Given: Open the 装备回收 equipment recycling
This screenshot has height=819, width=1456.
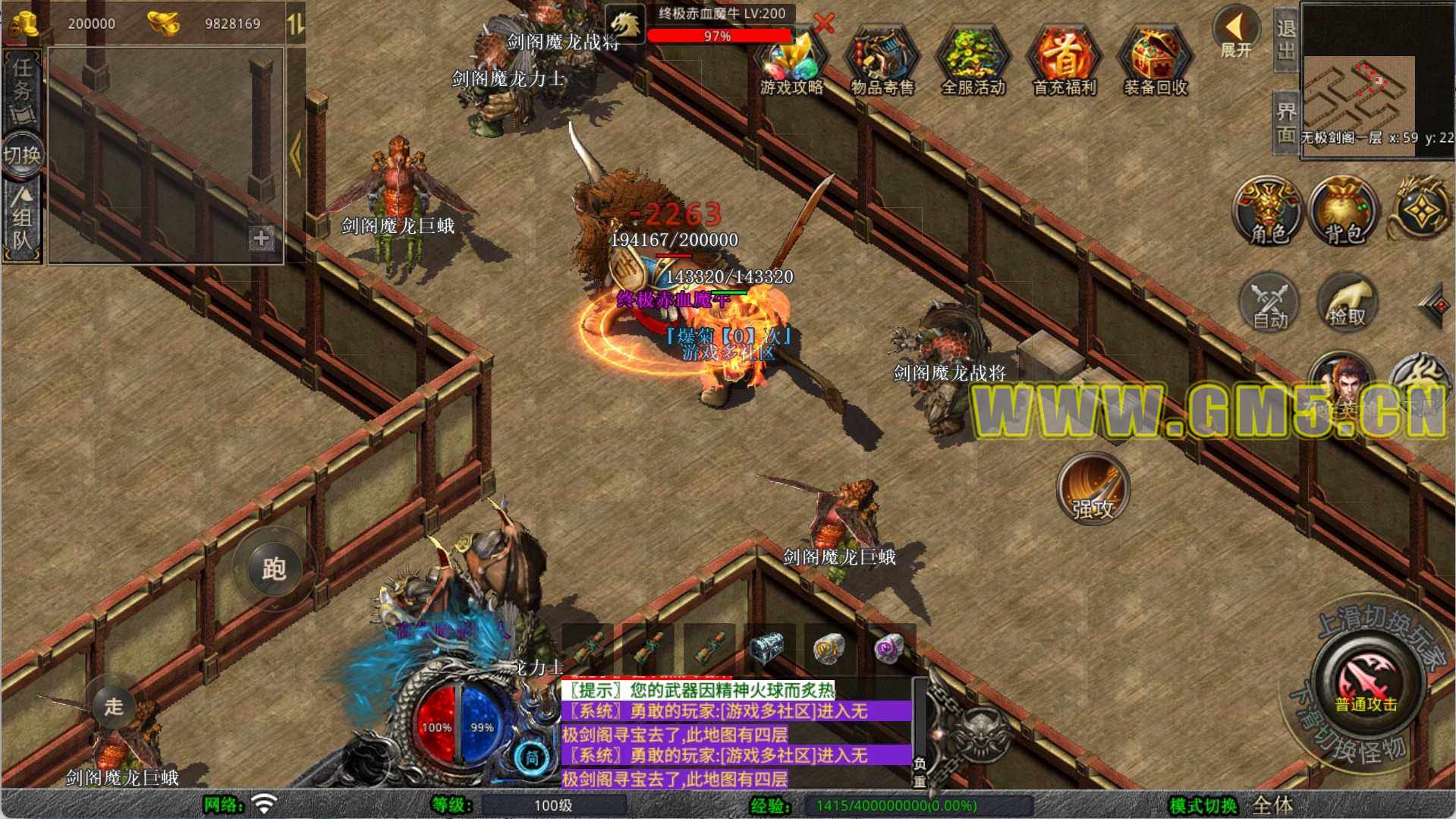Looking at the screenshot, I should pyautogui.click(x=1156, y=62).
